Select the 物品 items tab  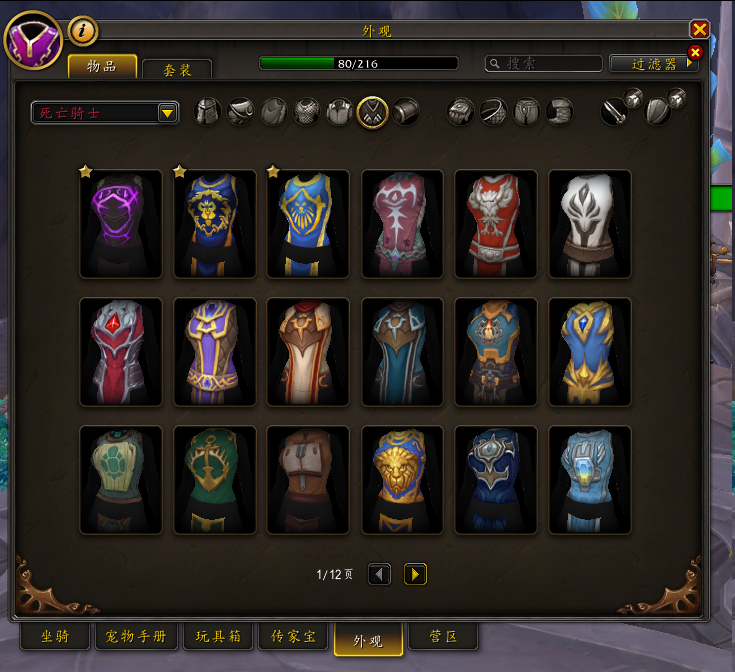102,67
